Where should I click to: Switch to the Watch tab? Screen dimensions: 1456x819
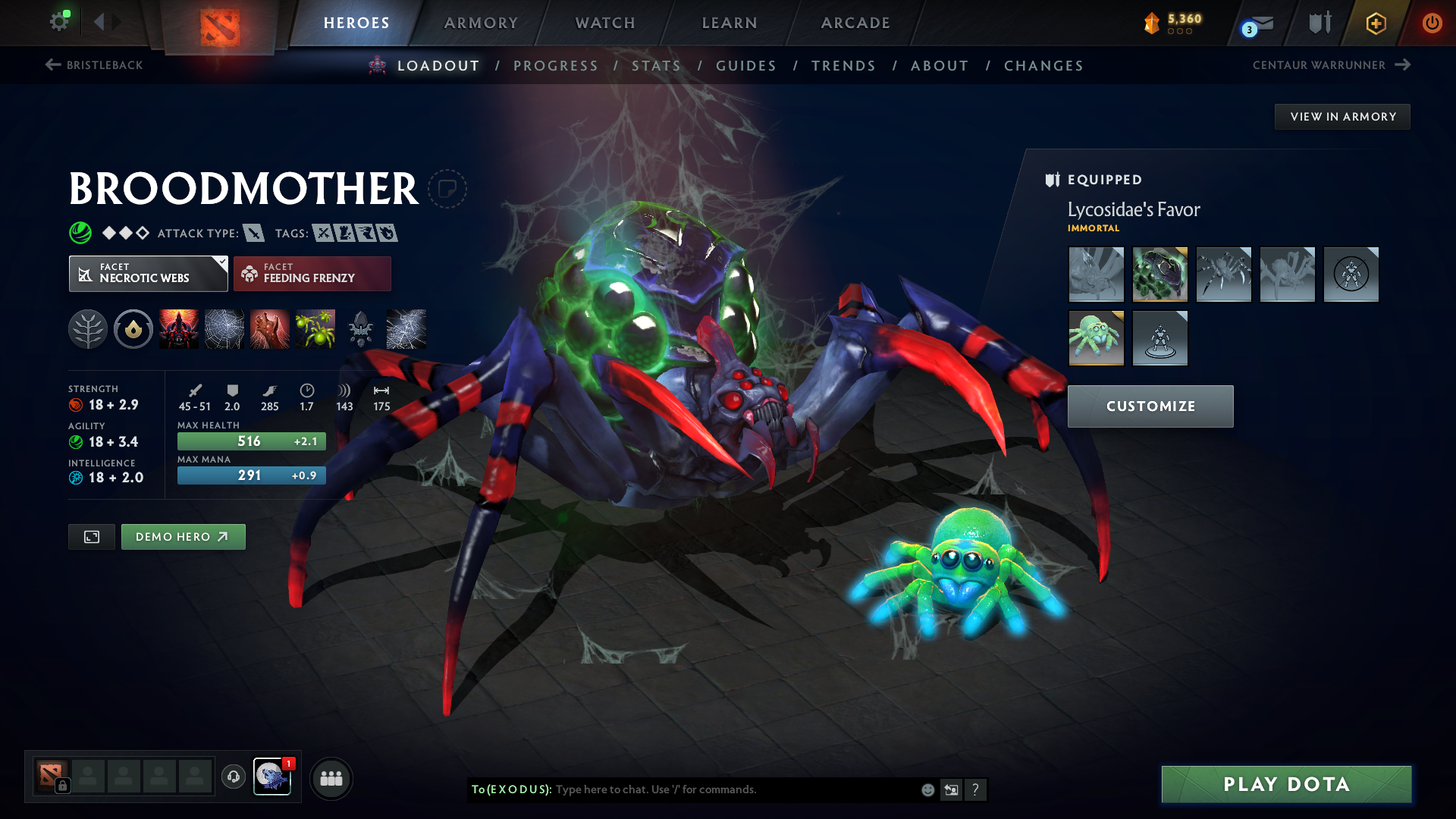(x=605, y=23)
